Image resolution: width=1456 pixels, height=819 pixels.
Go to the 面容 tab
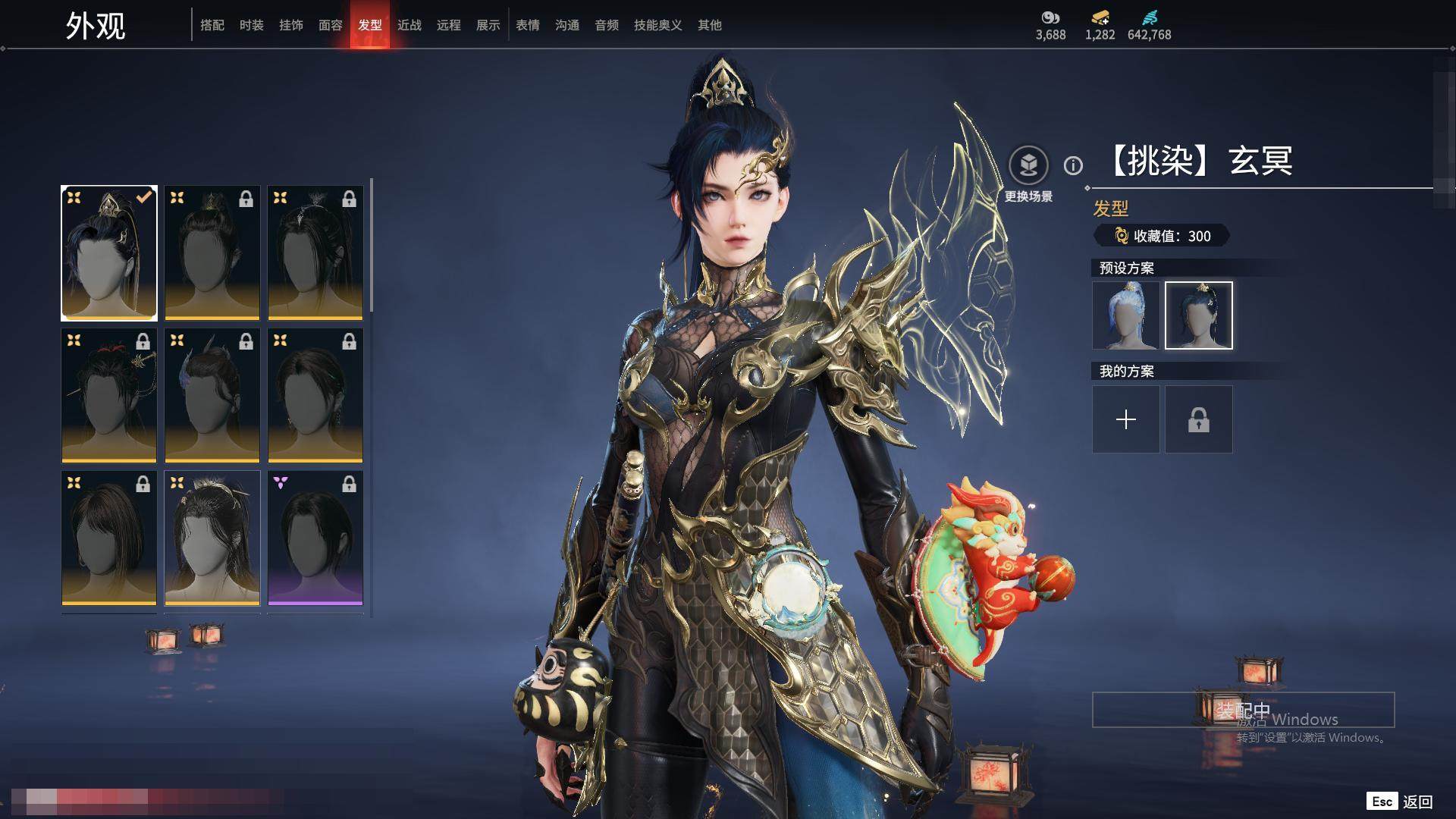tap(331, 25)
